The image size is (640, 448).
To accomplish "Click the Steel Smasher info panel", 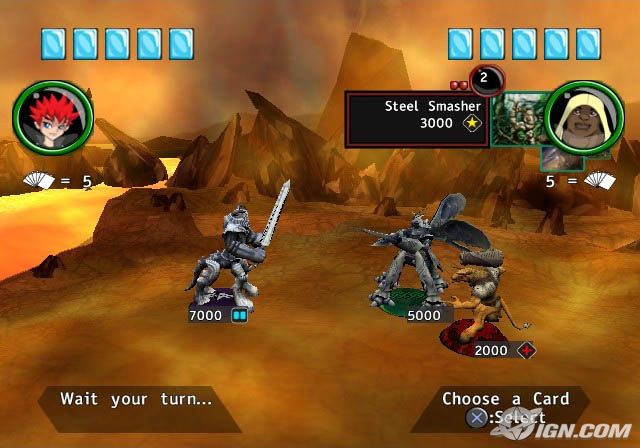I will pyautogui.click(x=417, y=120).
